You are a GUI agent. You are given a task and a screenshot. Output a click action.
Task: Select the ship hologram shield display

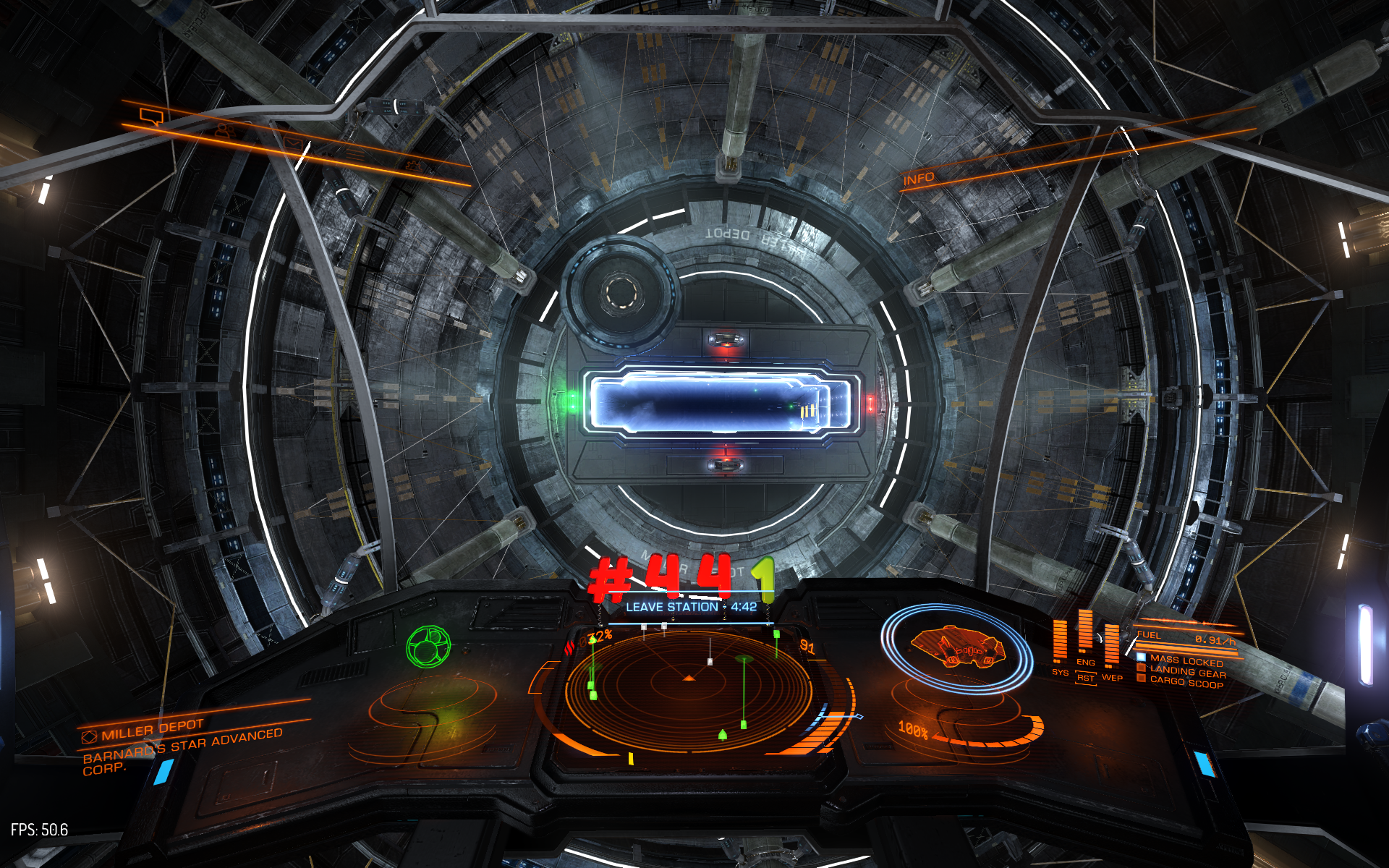point(956,646)
